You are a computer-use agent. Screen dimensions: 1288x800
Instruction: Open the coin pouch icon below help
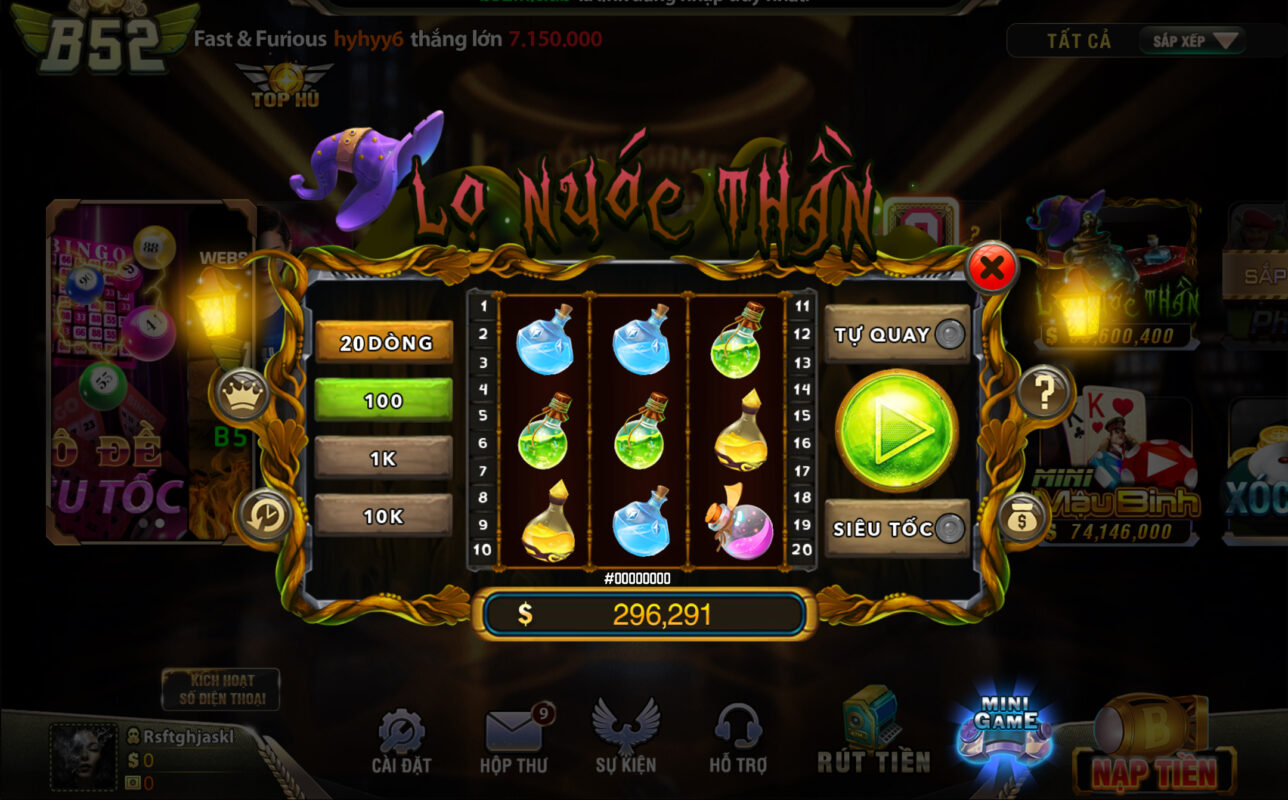[1022, 519]
